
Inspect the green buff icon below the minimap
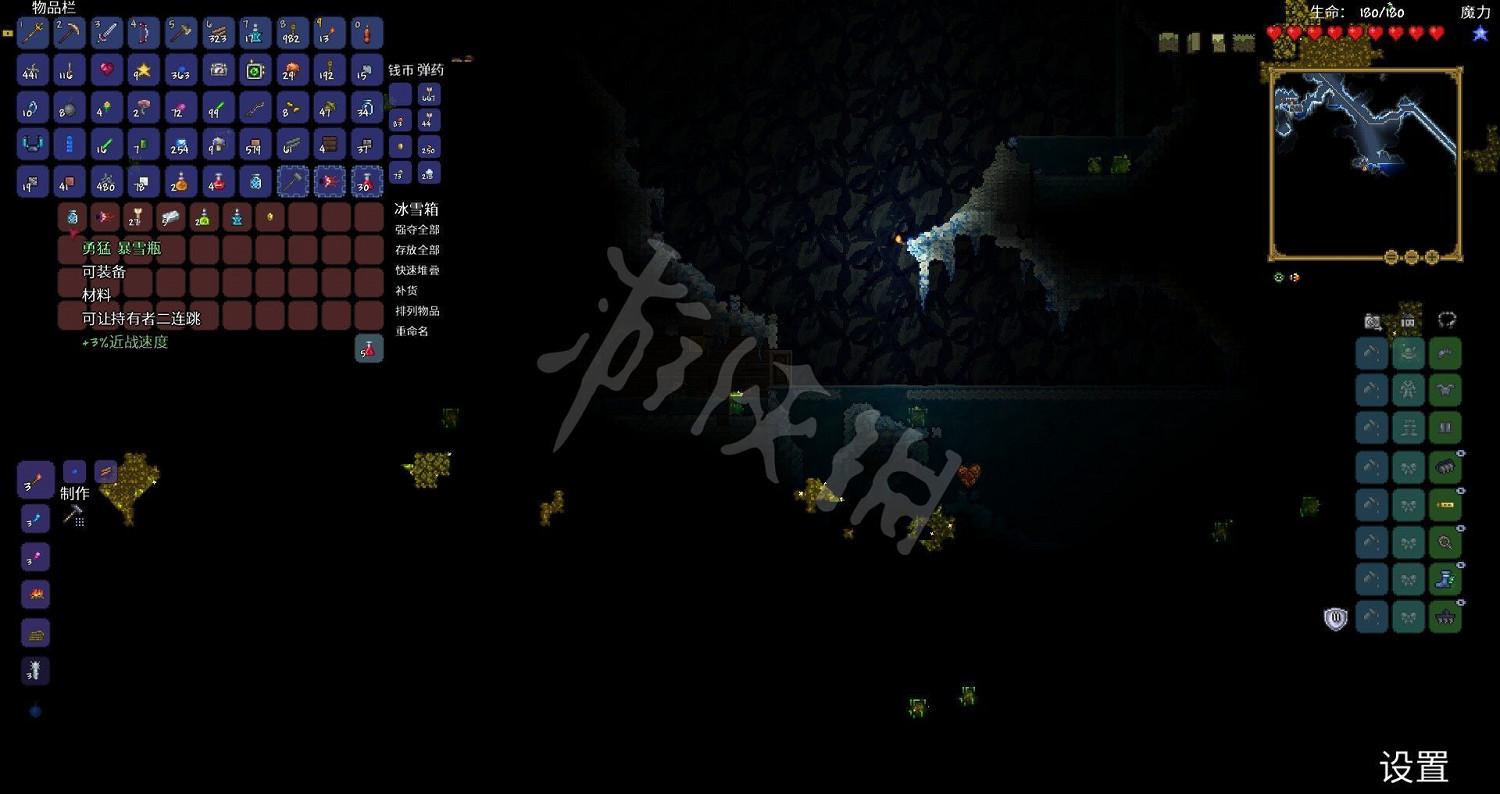click(1279, 277)
